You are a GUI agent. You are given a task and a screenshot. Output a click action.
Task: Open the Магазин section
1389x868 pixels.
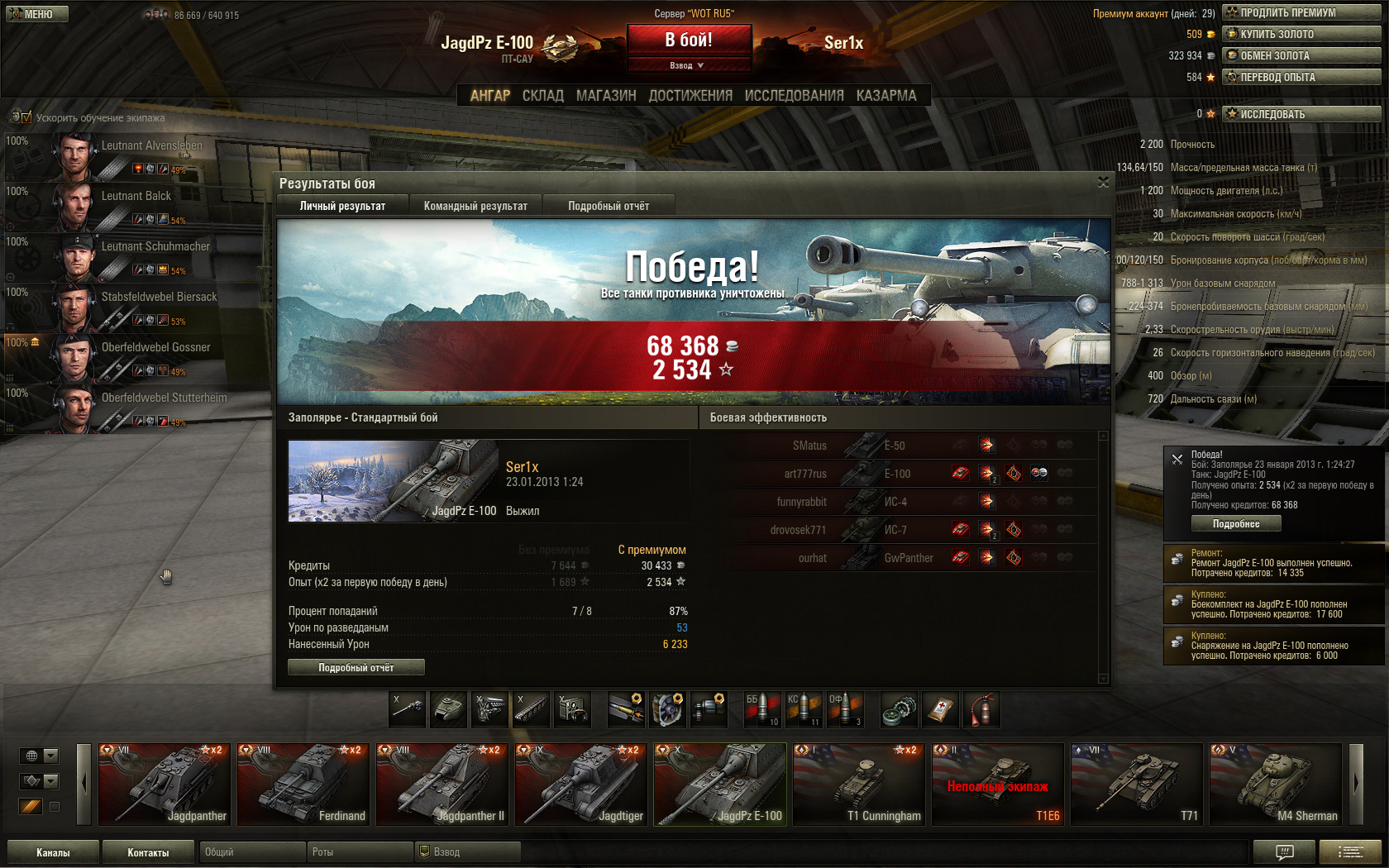606,96
